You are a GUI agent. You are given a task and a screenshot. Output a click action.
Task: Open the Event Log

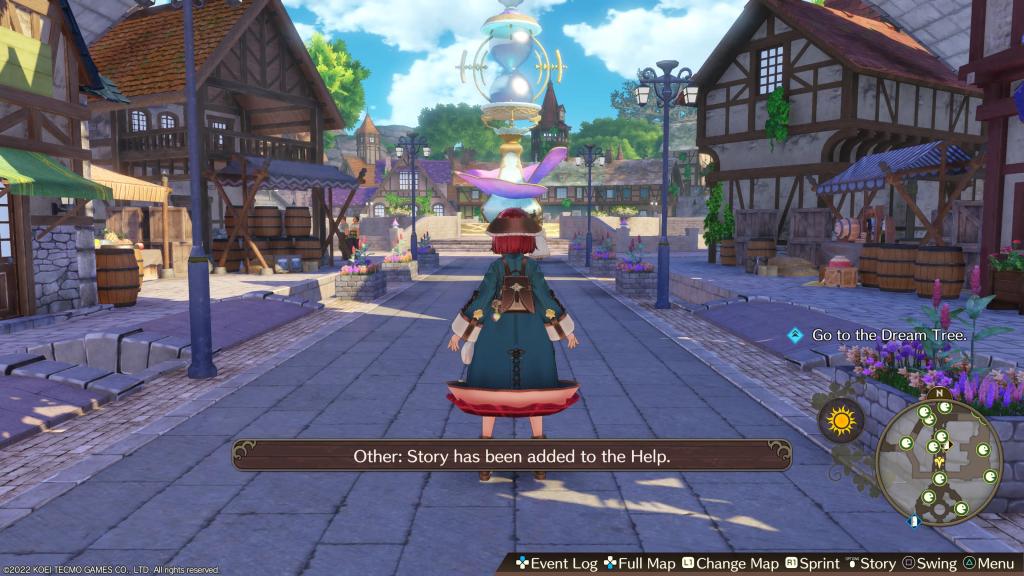556,564
